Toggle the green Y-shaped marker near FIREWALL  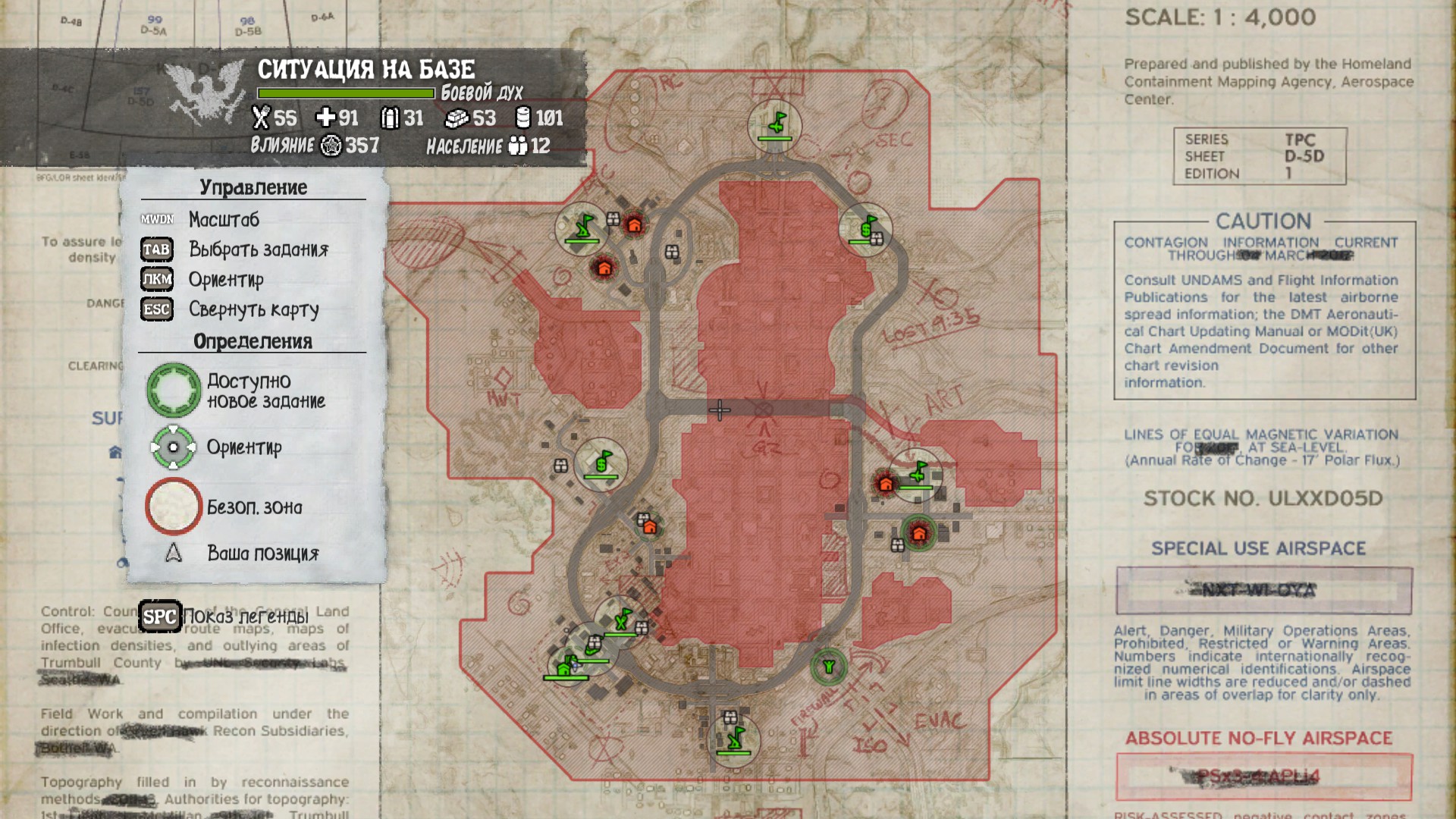click(x=828, y=667)
